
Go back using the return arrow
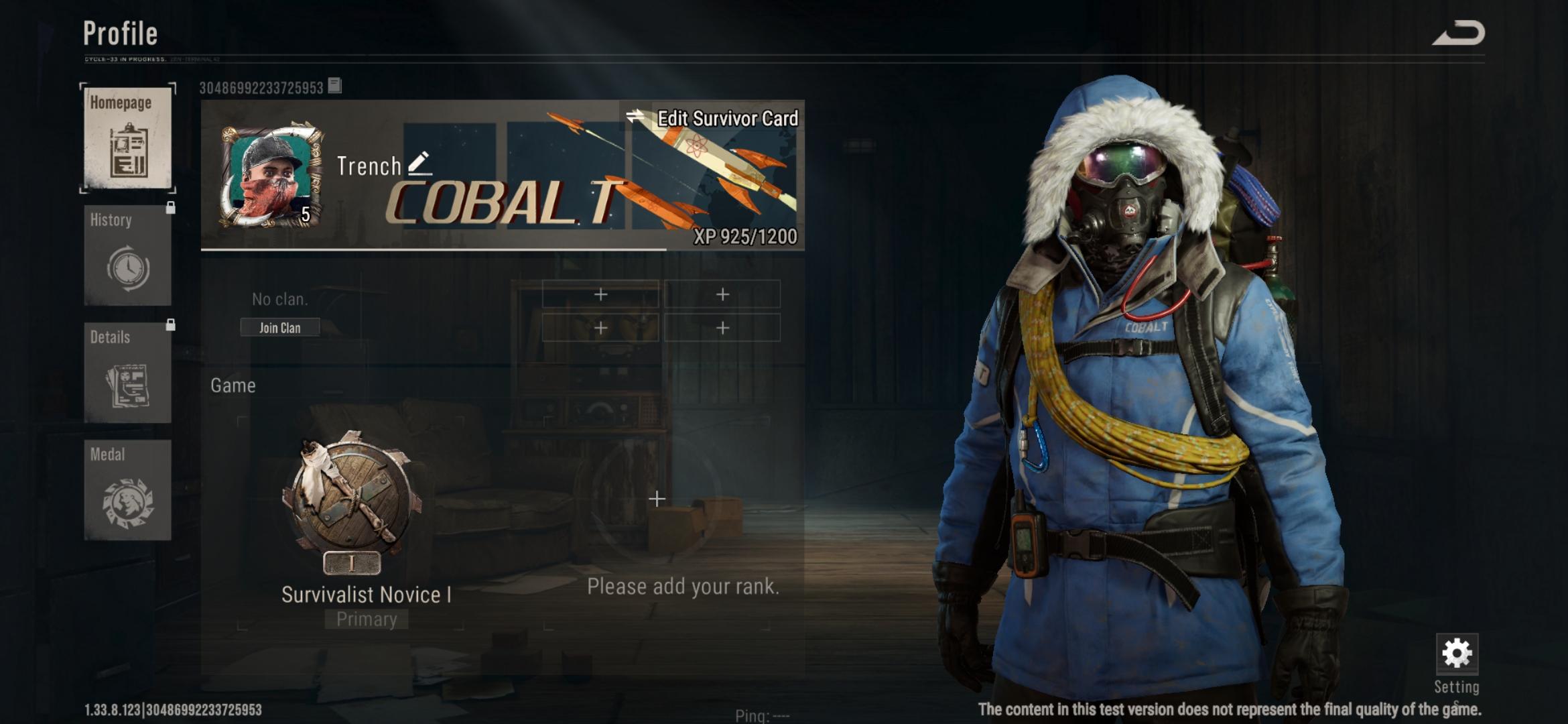[1459, 34]
